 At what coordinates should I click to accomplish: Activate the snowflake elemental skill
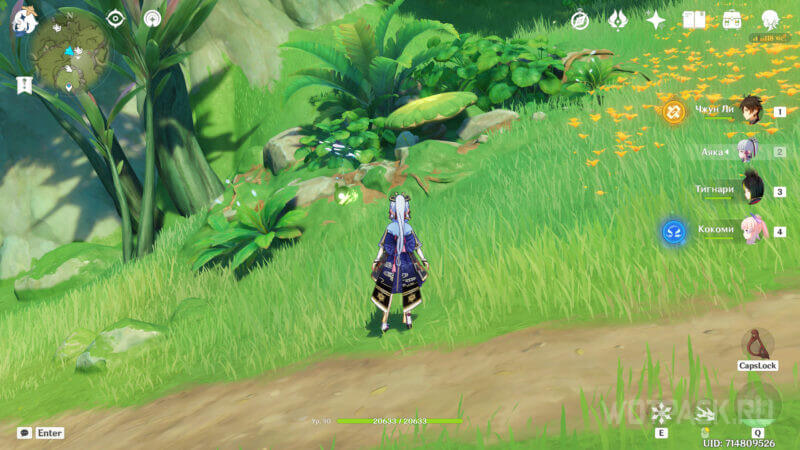click(x=661, y=413)
